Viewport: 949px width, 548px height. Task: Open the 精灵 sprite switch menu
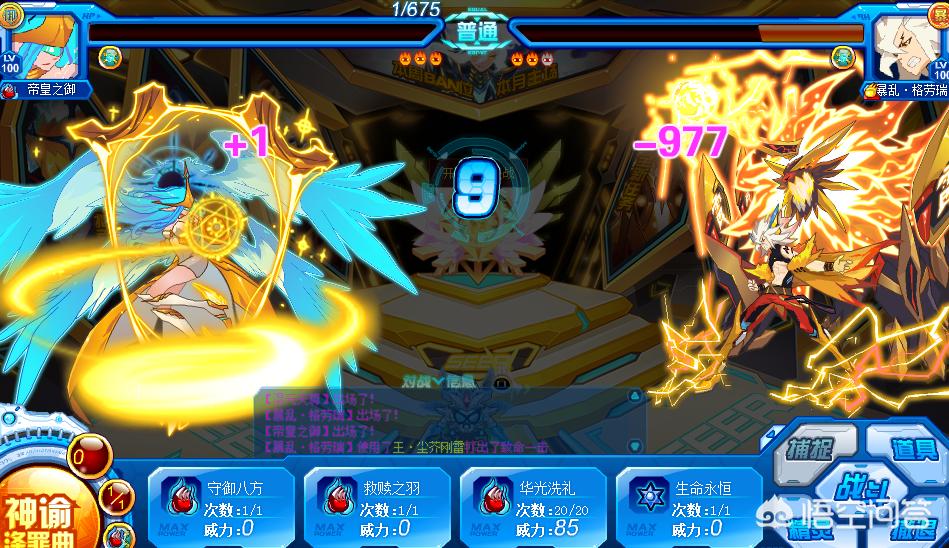[808, 528]
